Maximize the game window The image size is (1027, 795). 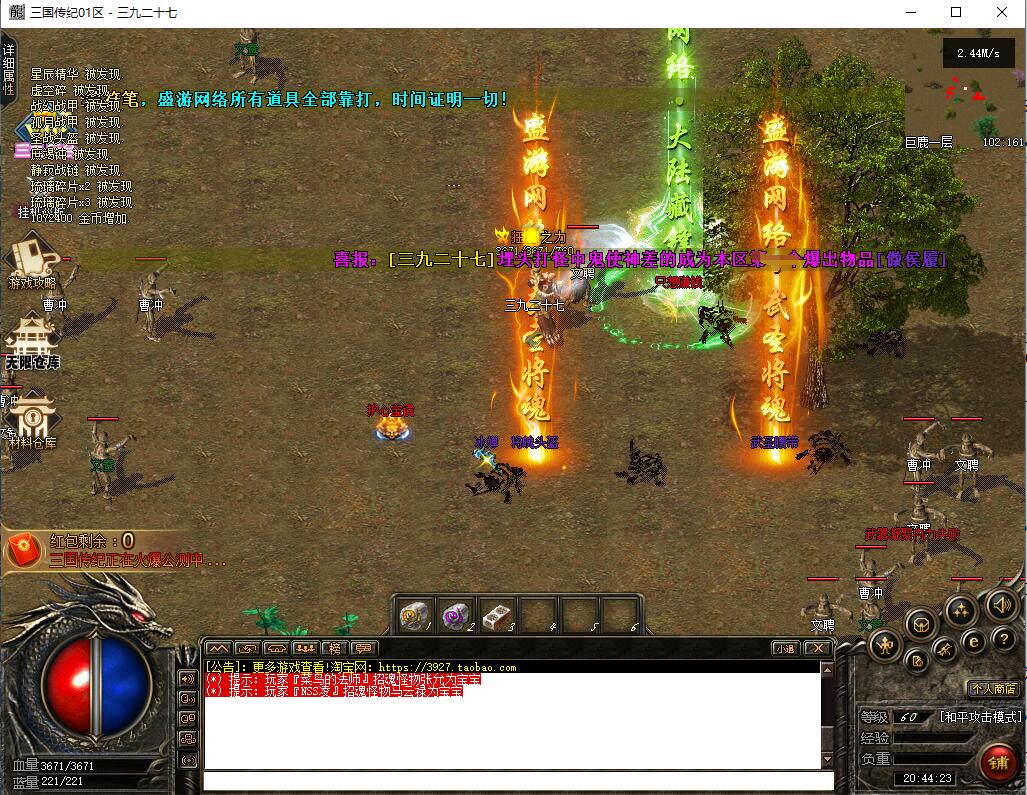(x=956, y=13)
